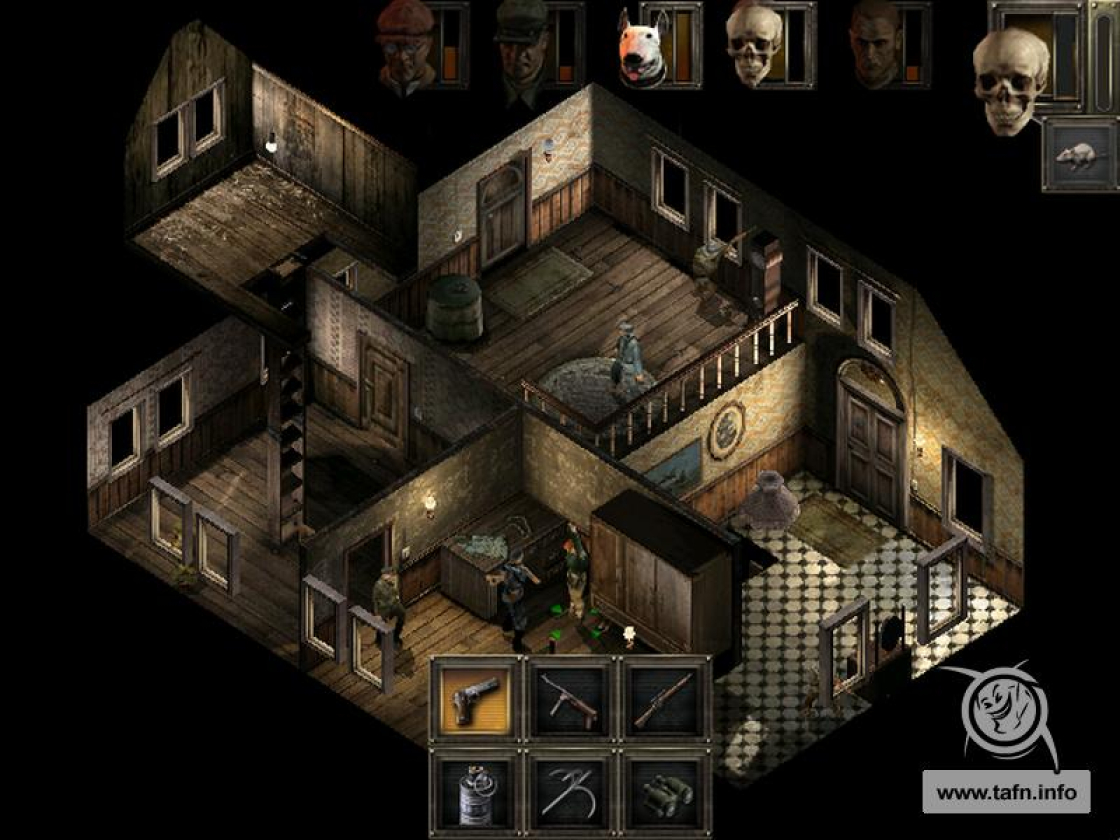Select the gas grenade canister
This screenshot has width=1120, height=840.
tap(476, 792)
